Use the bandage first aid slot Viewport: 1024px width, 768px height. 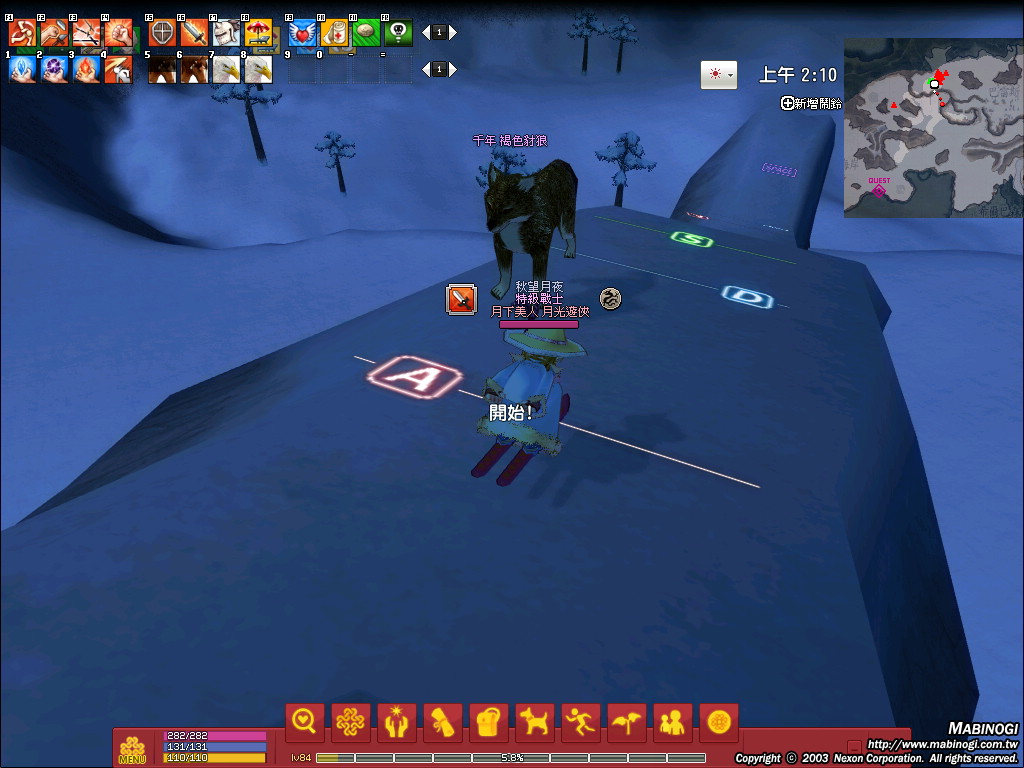334,33
